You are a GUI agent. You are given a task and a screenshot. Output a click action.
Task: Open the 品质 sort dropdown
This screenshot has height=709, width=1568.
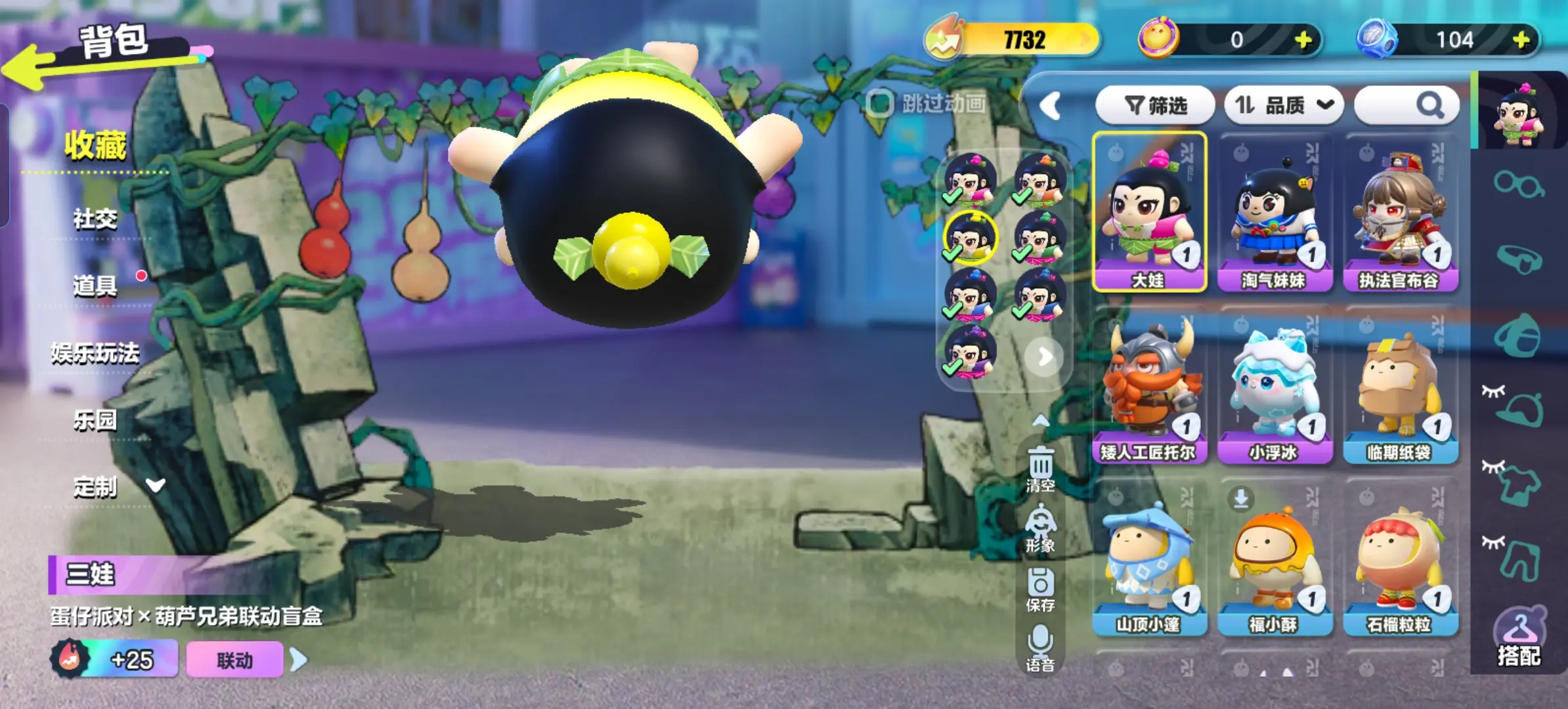(1284, 105)
